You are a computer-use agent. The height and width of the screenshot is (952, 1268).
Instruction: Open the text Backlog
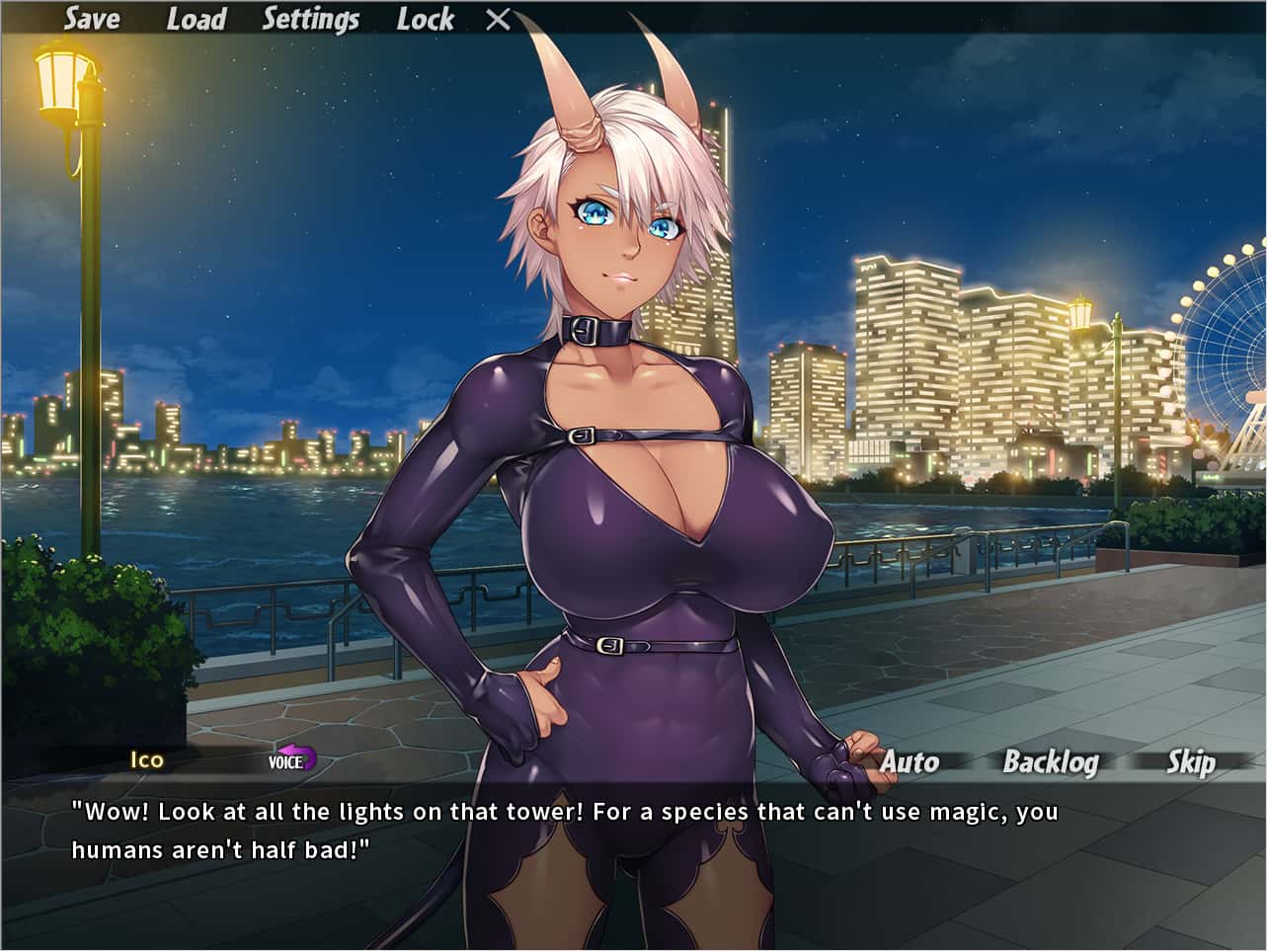point(1051,761)
